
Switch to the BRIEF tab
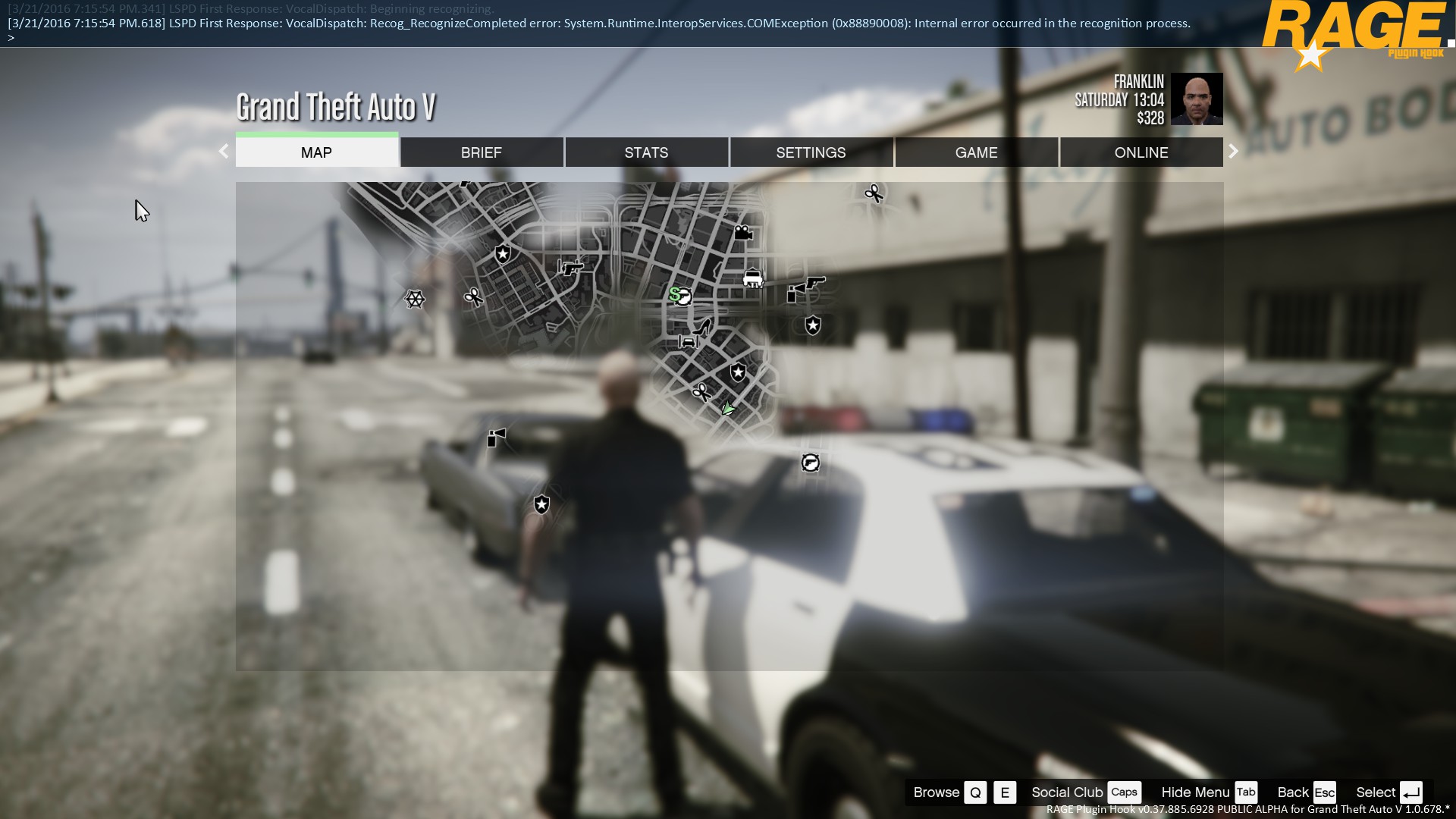482,152
